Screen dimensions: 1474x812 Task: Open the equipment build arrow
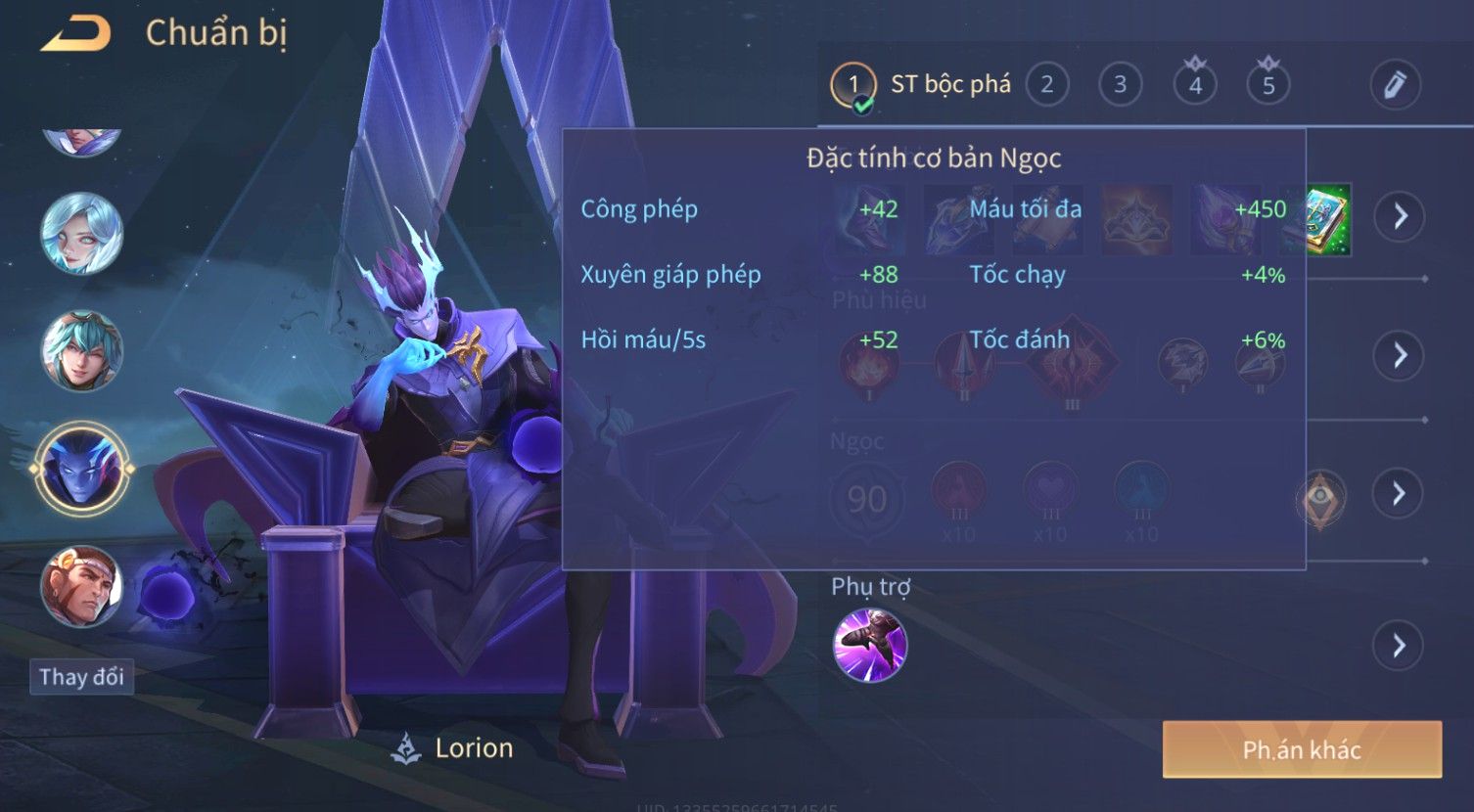coord(1399,216)
